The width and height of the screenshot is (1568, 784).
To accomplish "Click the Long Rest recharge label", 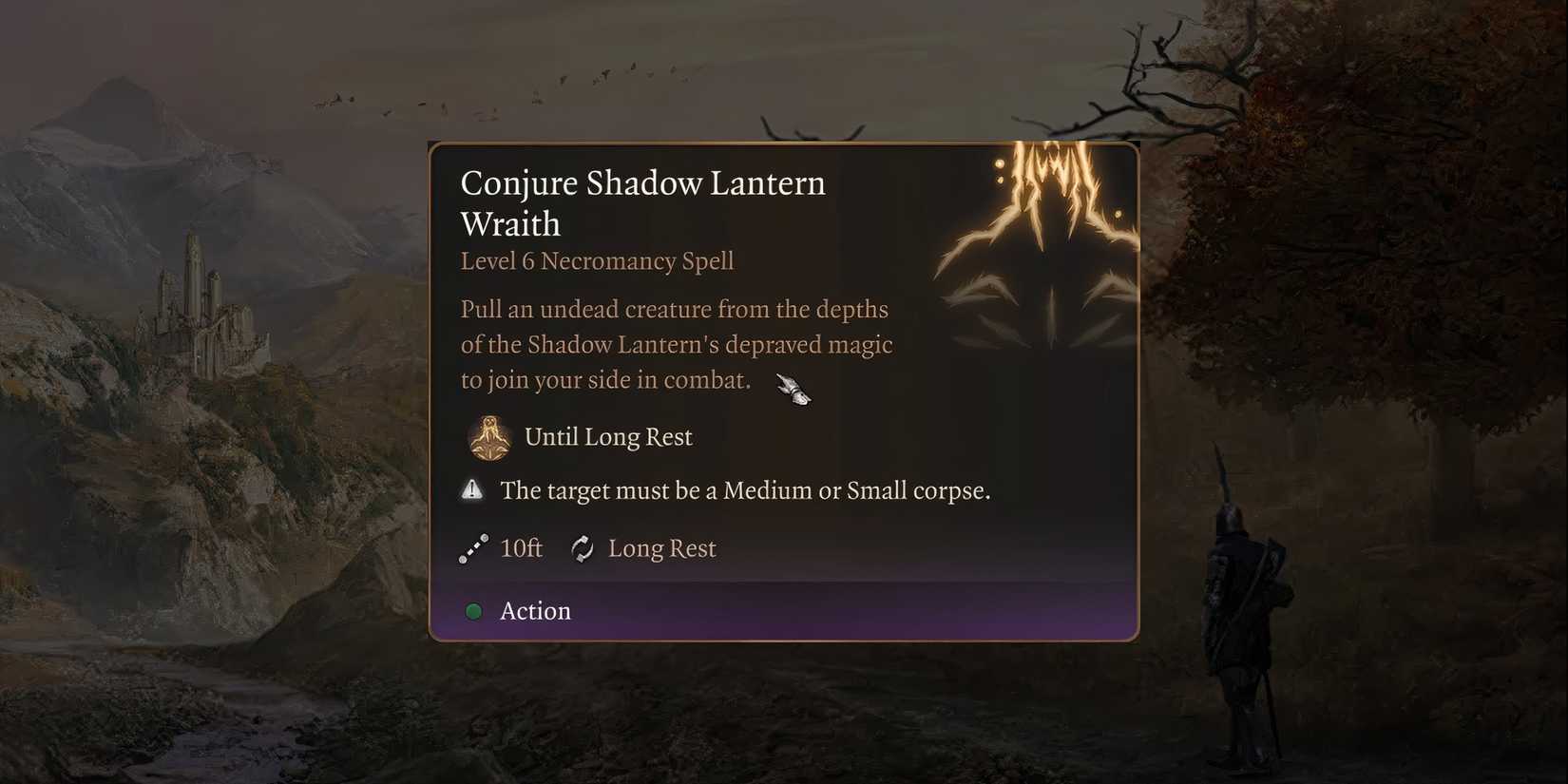I will coord(663,548).
